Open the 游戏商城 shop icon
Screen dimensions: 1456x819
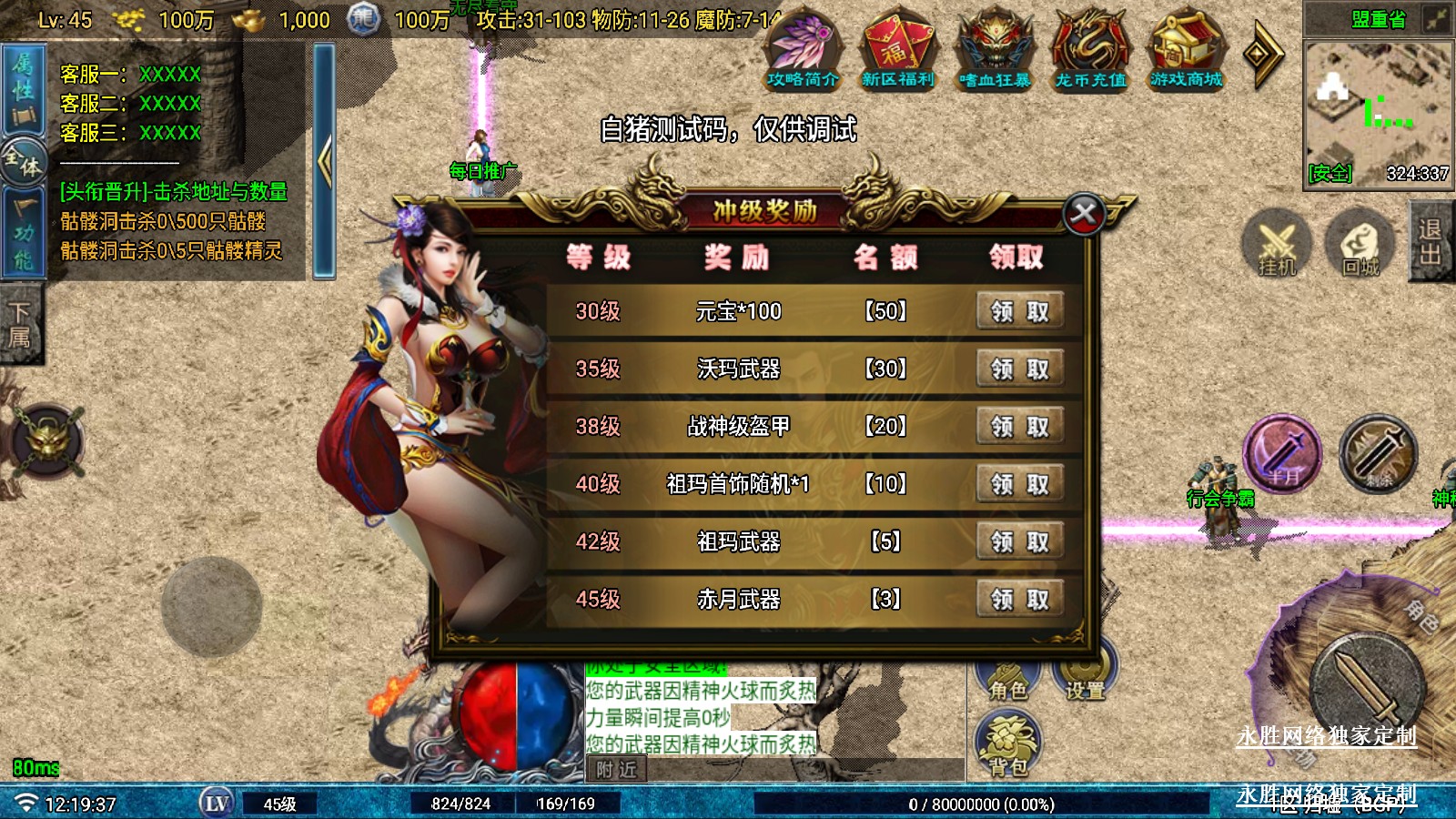click(x=1186, y=50)
